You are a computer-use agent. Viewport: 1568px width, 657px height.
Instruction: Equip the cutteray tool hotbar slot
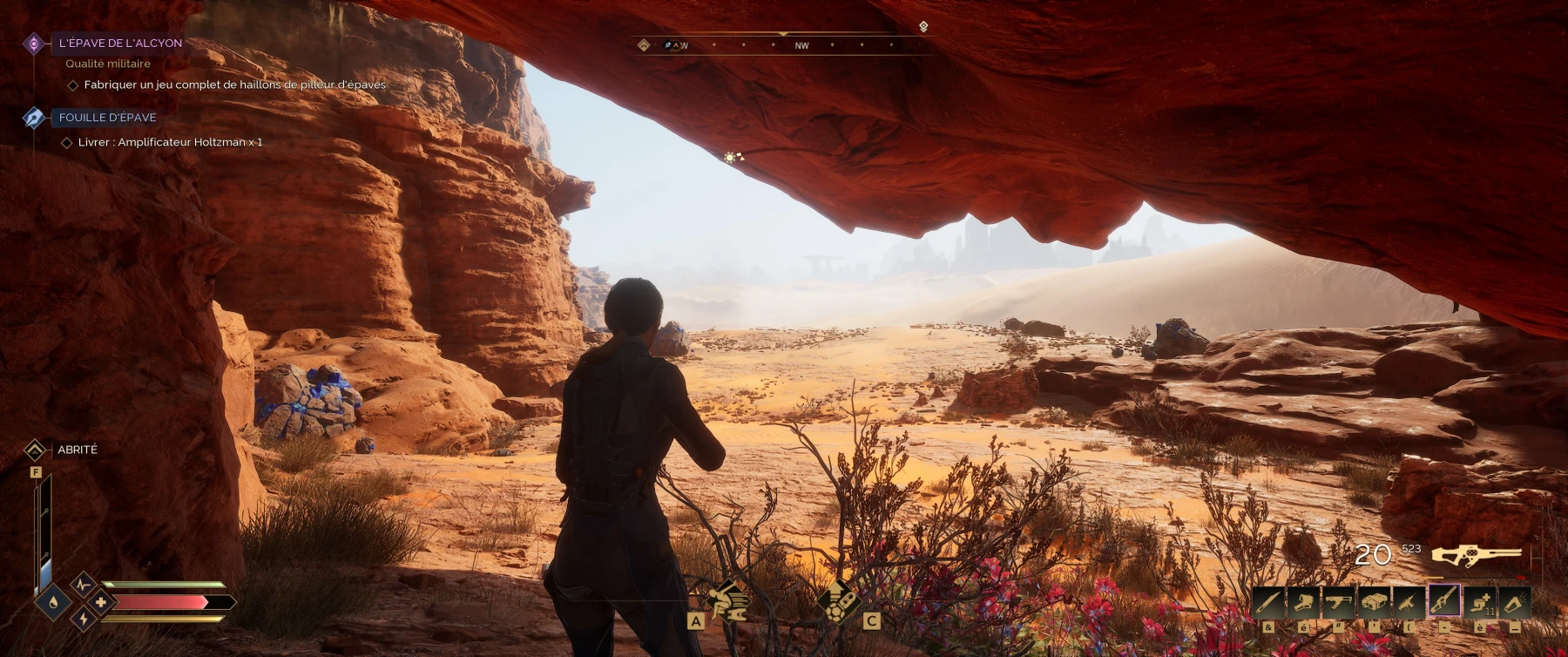(1303, 602)
